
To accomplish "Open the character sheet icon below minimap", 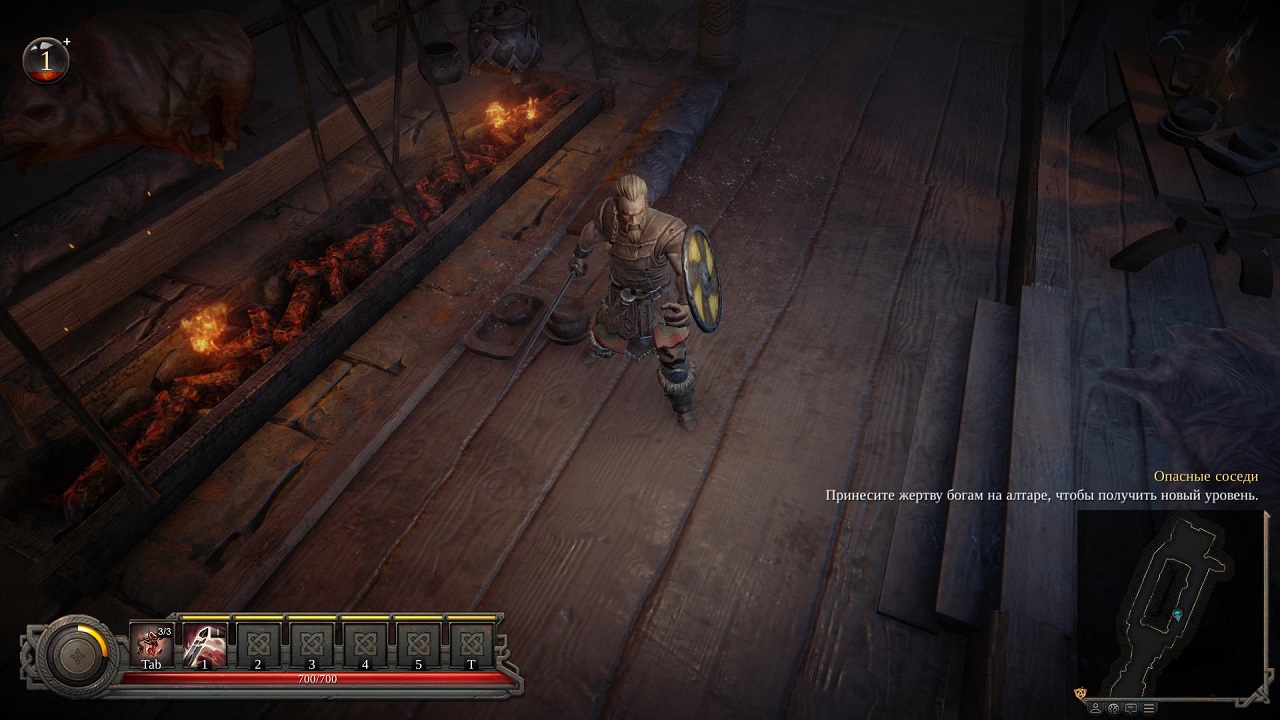I will (1097, 708).
